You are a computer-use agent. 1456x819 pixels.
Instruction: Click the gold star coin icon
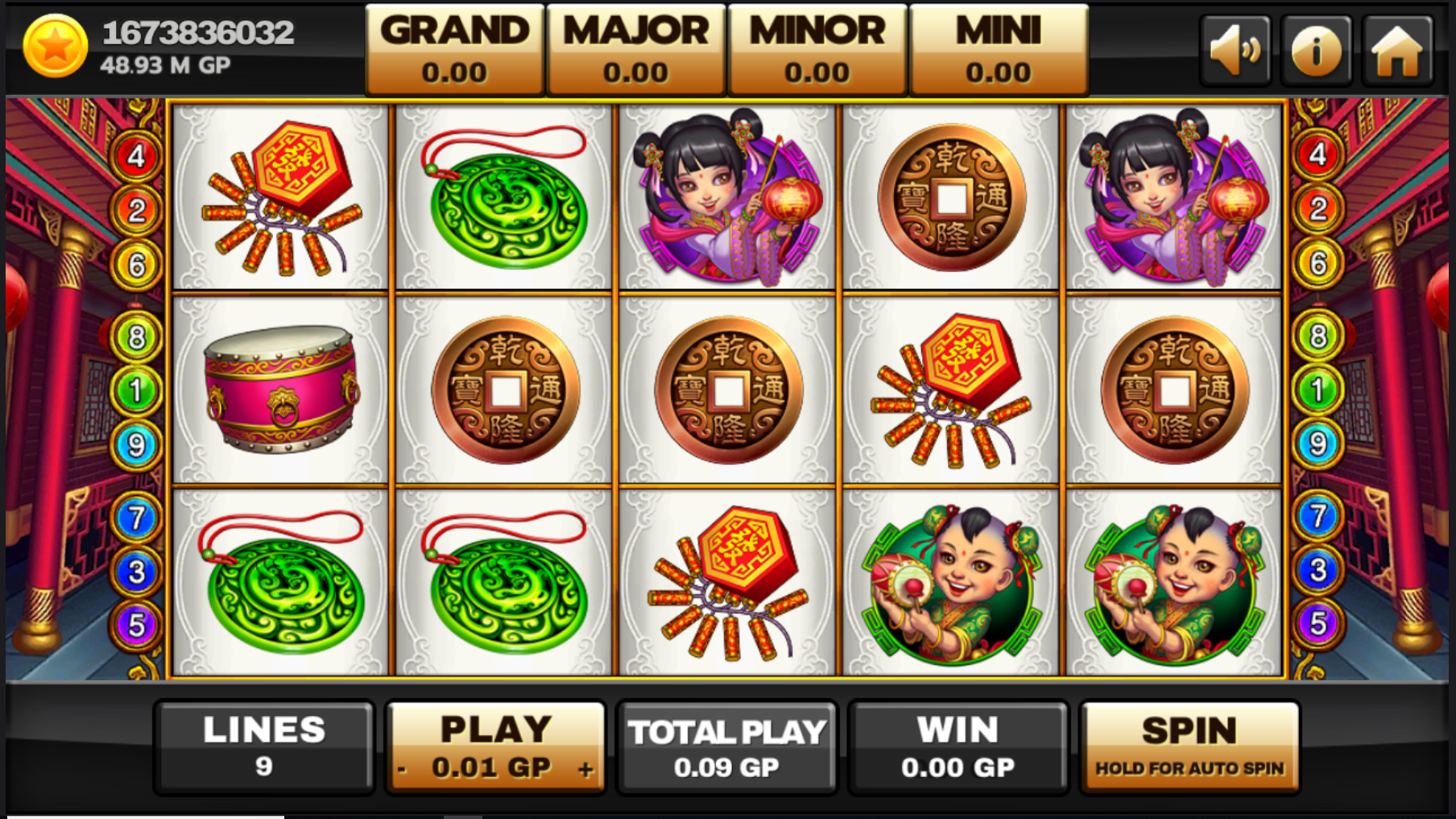[x=55, y=47]
